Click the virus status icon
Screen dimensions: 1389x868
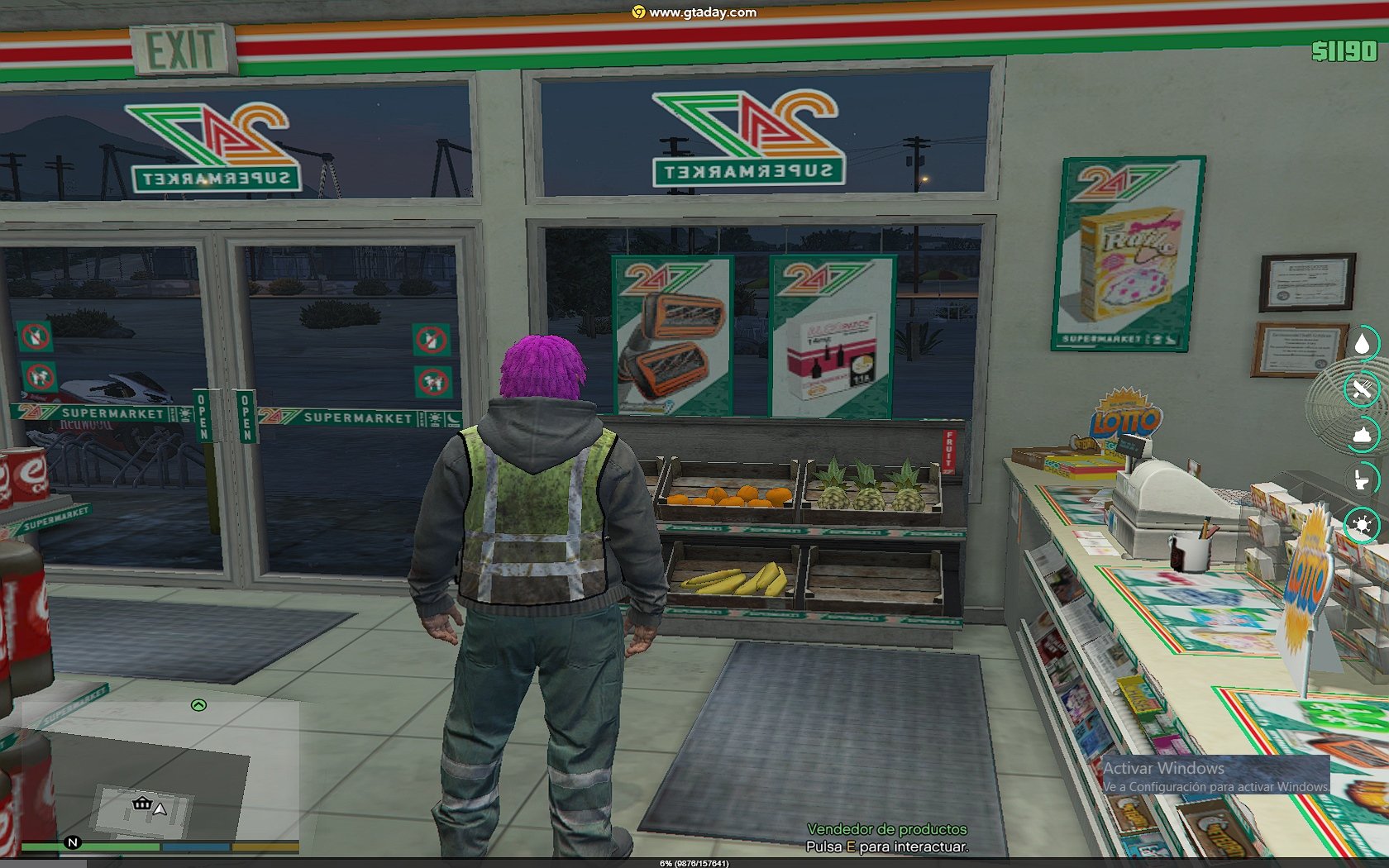(1362, 525)
